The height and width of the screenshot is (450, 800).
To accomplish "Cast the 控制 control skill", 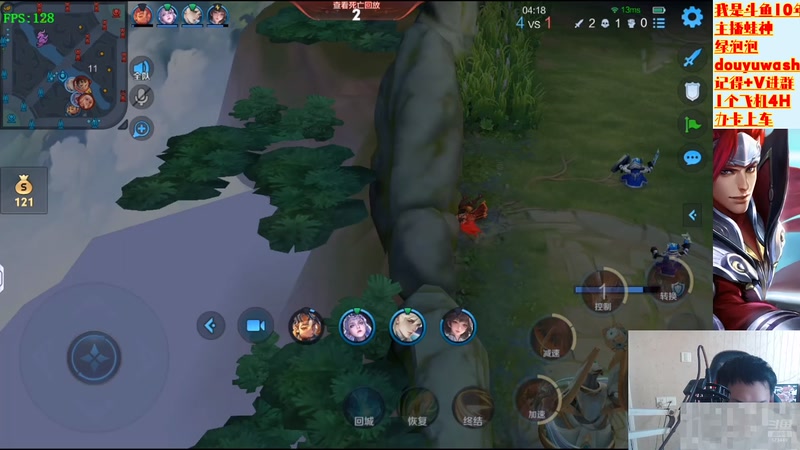I will [603, 292].
